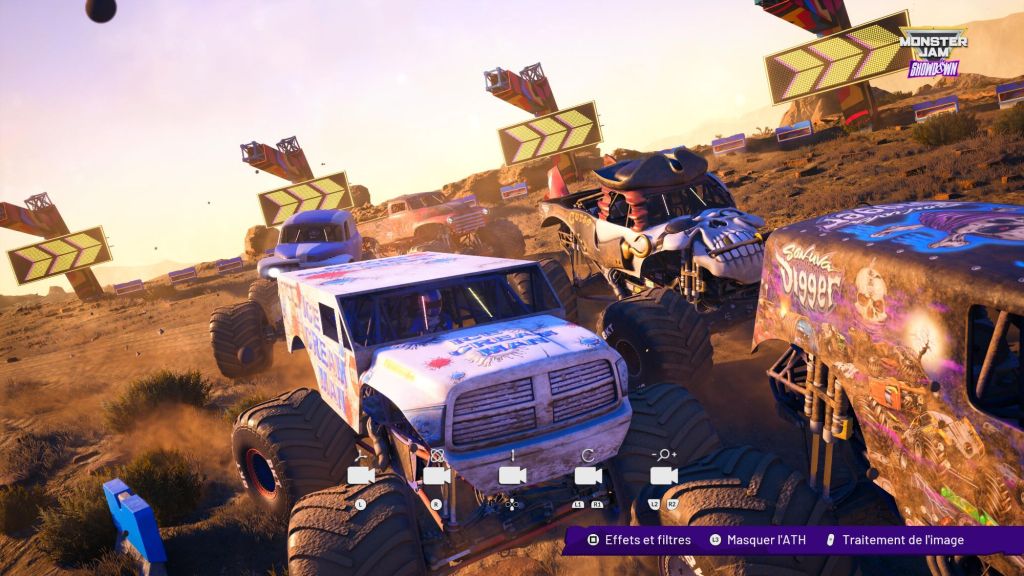Choose the camera vertical height icon
The height and width of the screenshot is (576, 1024).
click(x=512, y=475)
